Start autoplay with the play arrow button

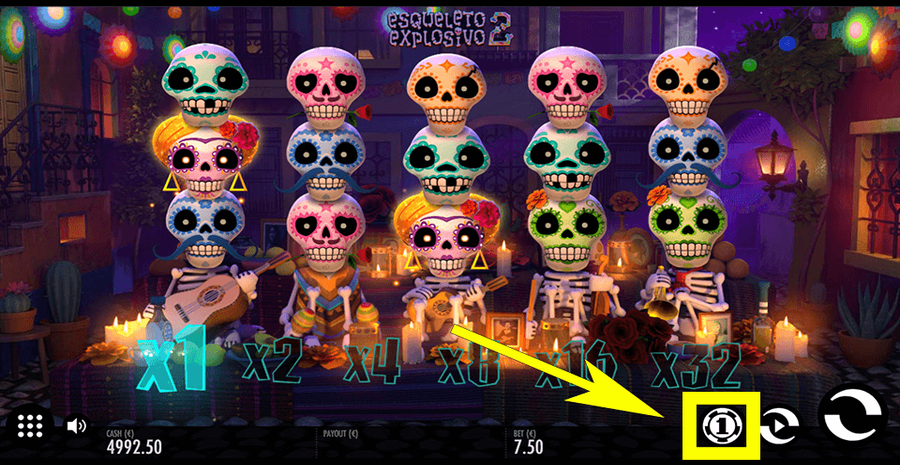coord(779,426)
